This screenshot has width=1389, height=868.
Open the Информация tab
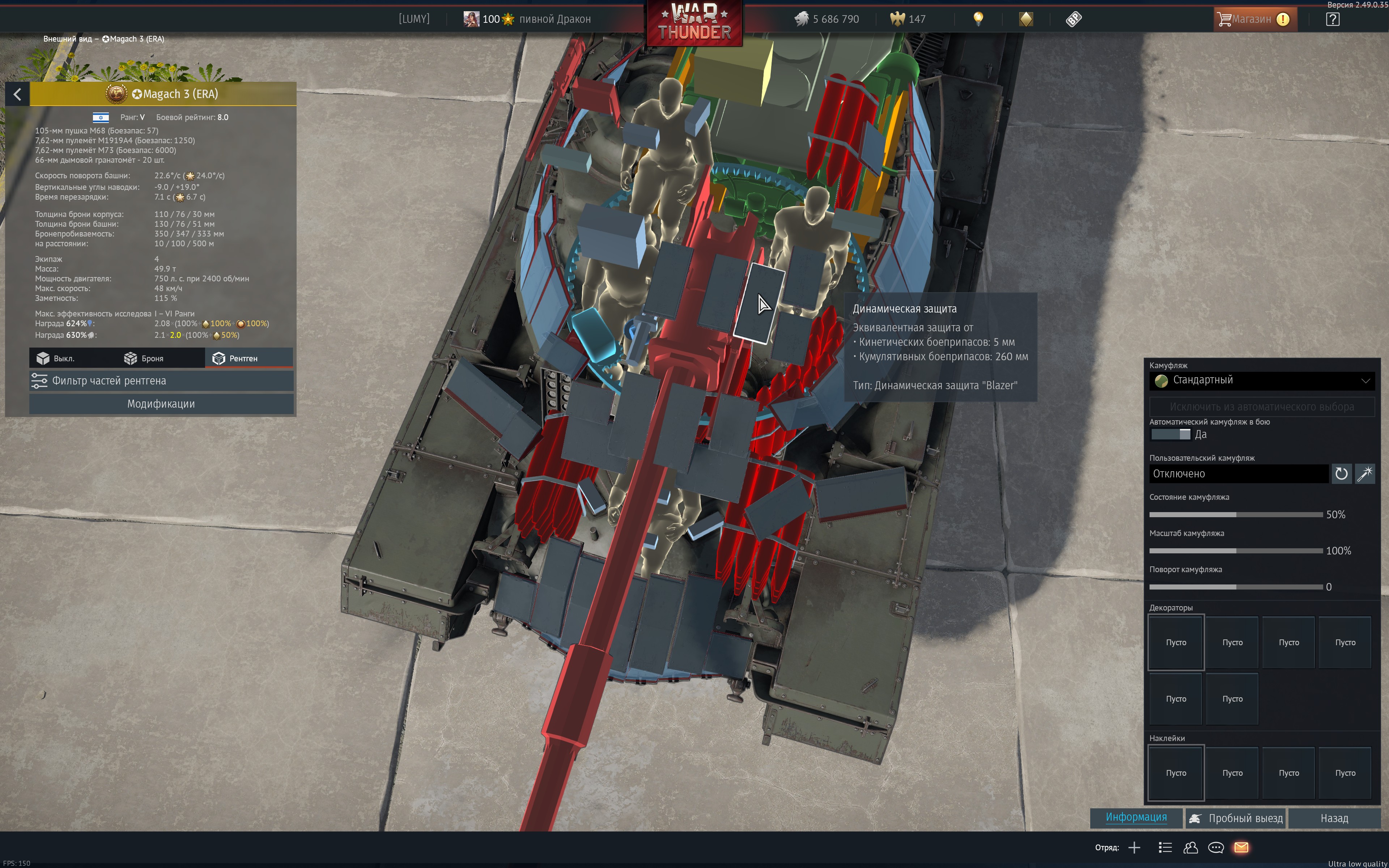point(1136,817)
